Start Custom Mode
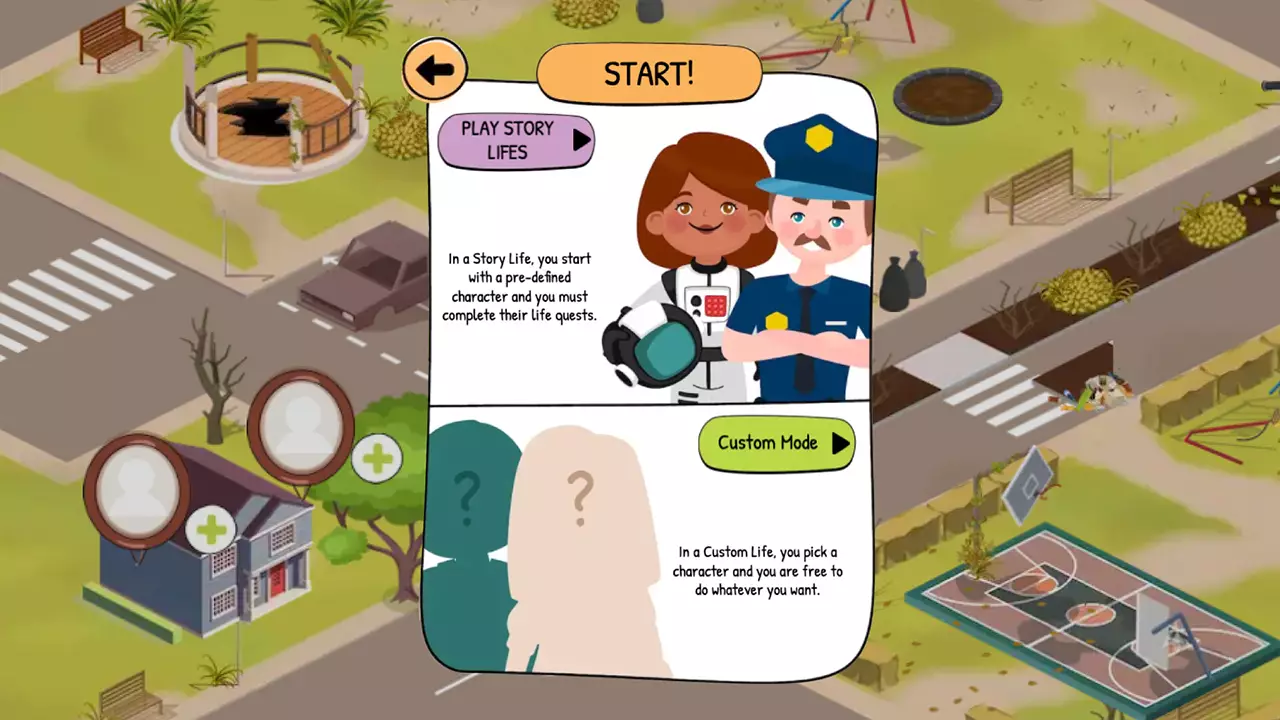 point(776,444)
